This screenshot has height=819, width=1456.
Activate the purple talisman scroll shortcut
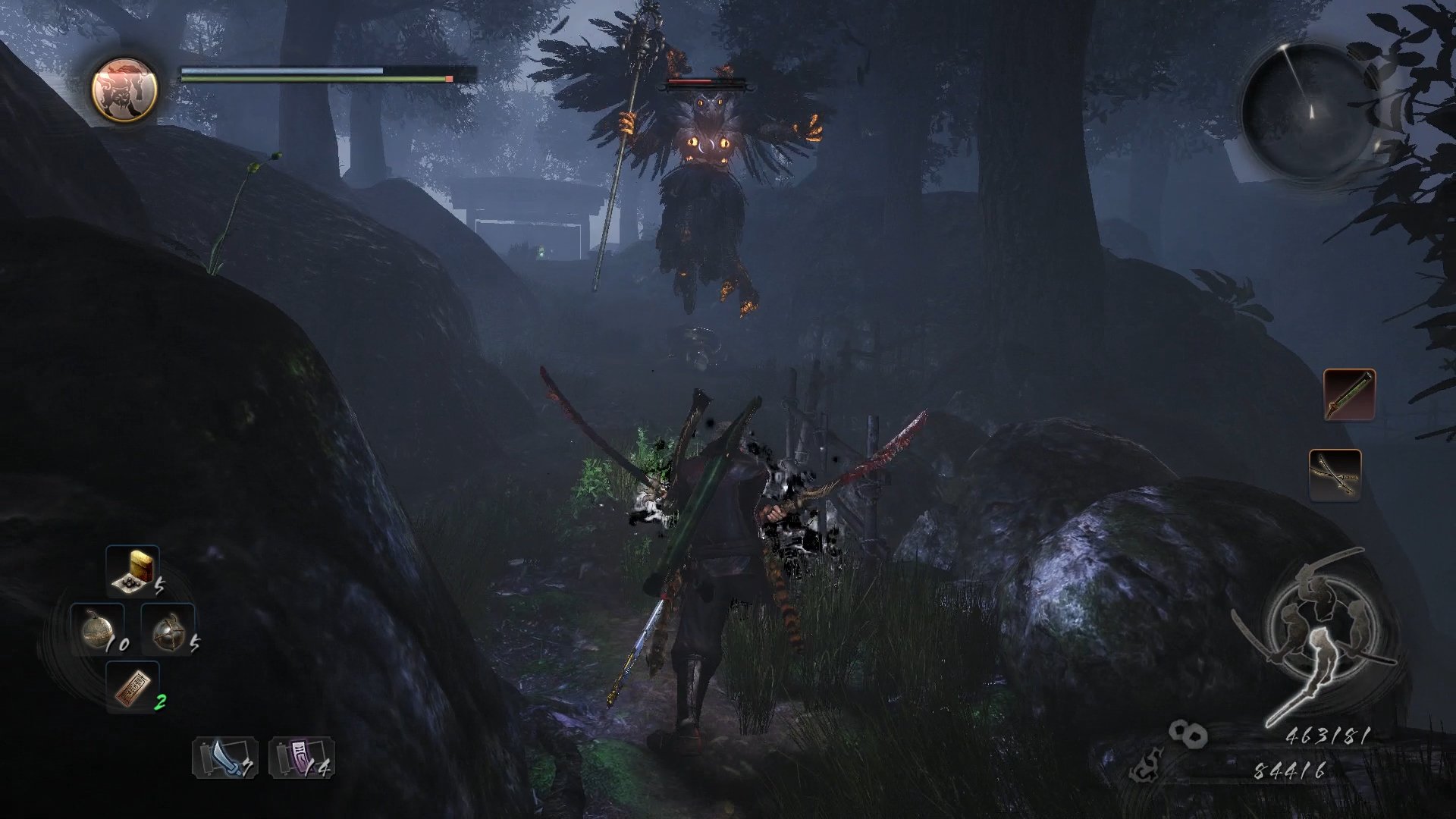(301, 758)
